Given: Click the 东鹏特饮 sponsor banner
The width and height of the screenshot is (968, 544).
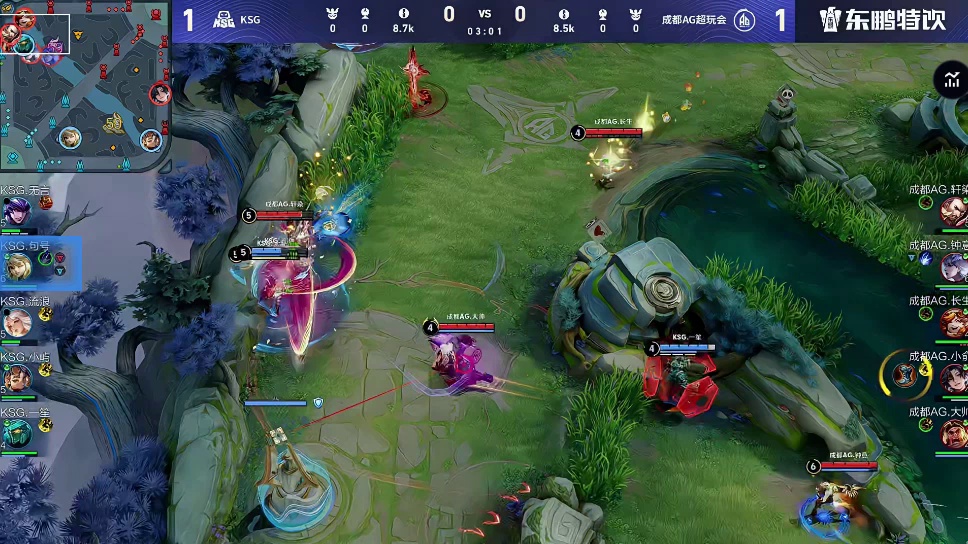Looking at the screenshot, I should 882,20.
